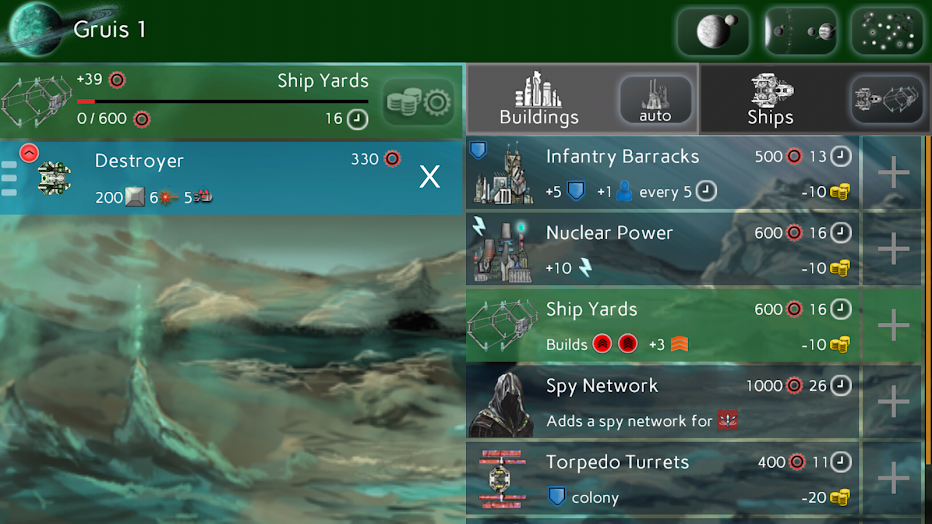Open the planet view button
Image resolution: width=932 pixels, height=524 pixels.
tap(713, 31)
